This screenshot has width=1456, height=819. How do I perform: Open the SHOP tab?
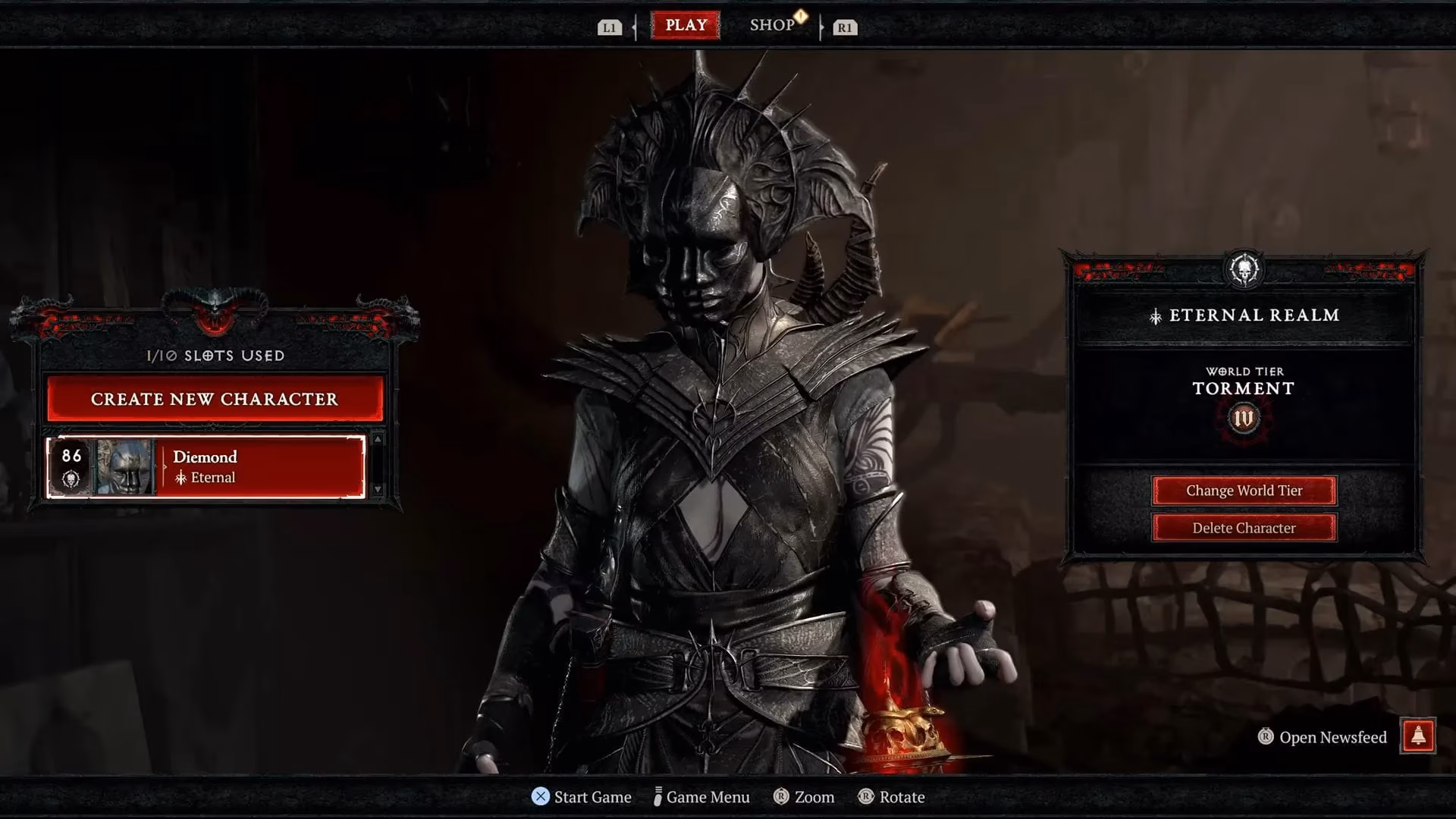(773, 24)
